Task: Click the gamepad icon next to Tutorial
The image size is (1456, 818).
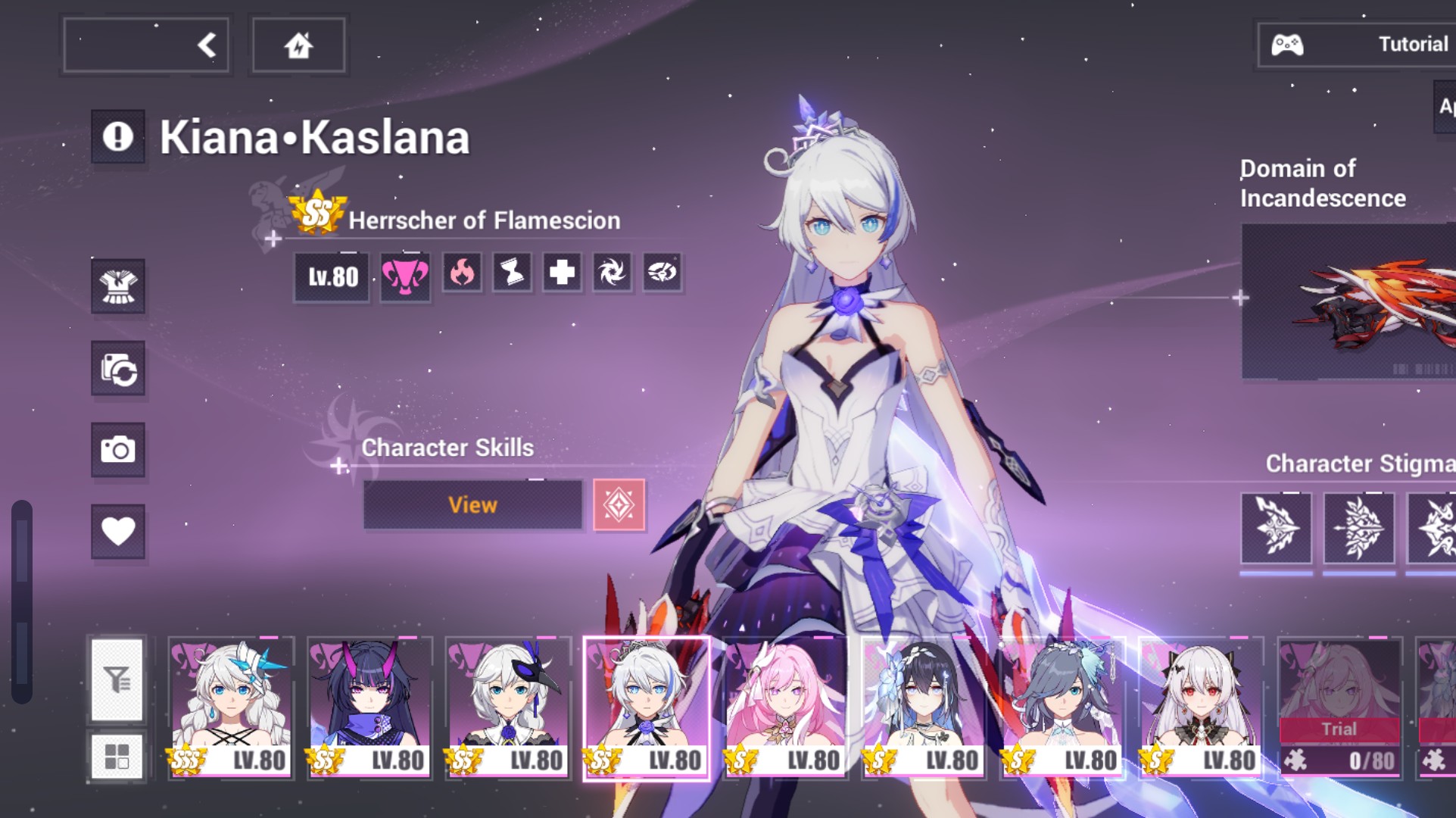Action: 1289,43
